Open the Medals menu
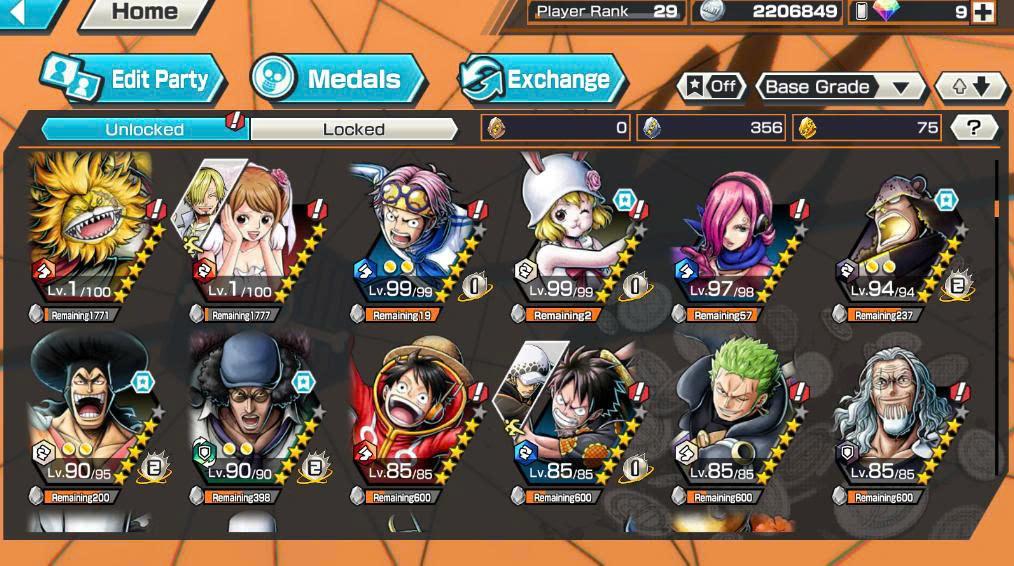The image size is (1014, 566). click(x=338, y=80)
